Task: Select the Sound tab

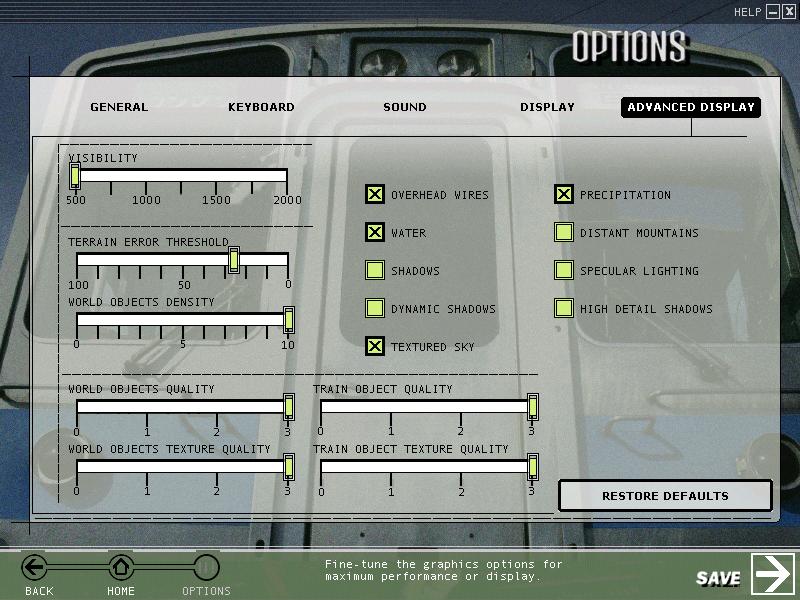Action: tap(405, 107)
